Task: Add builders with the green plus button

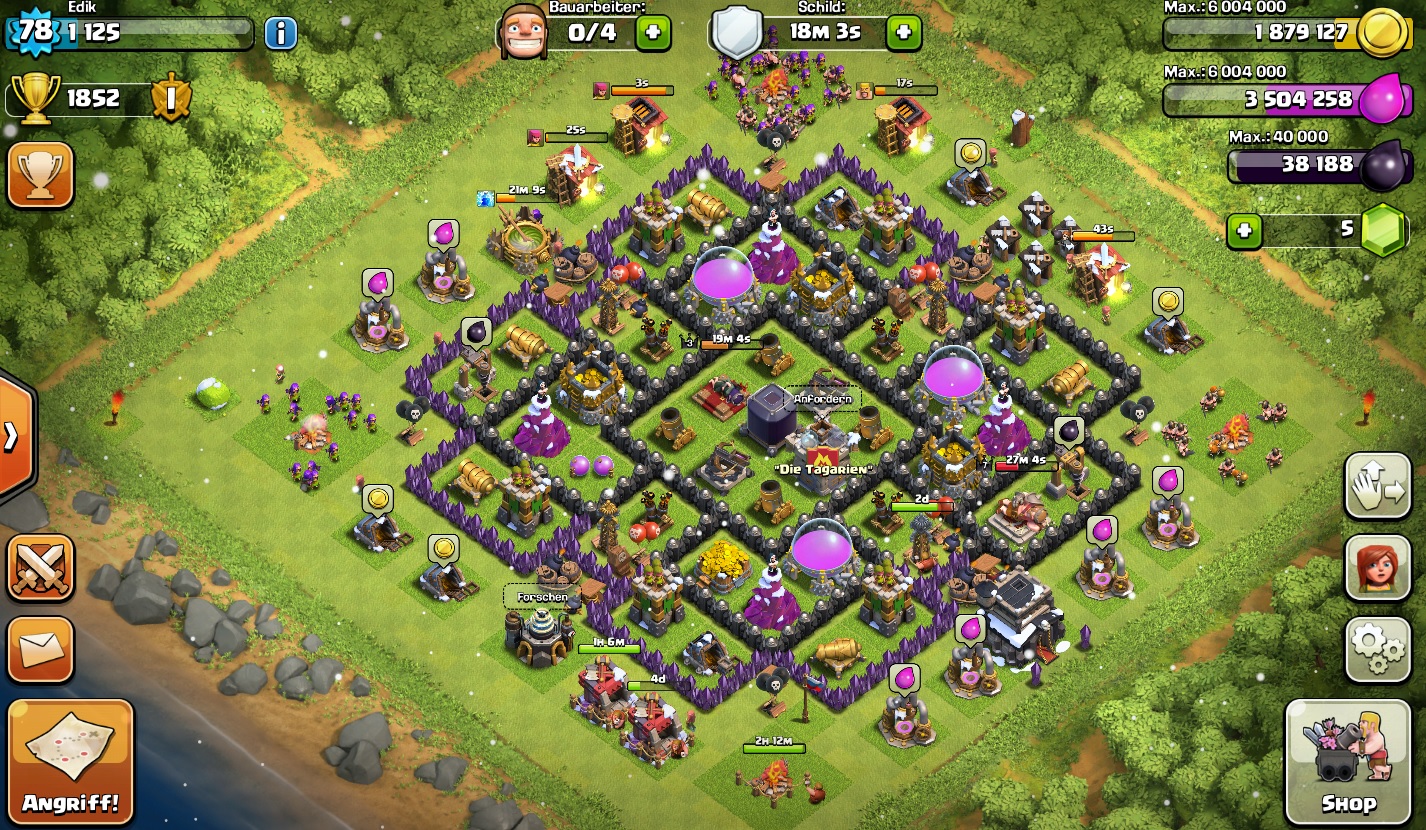Action: coord(653,32)
